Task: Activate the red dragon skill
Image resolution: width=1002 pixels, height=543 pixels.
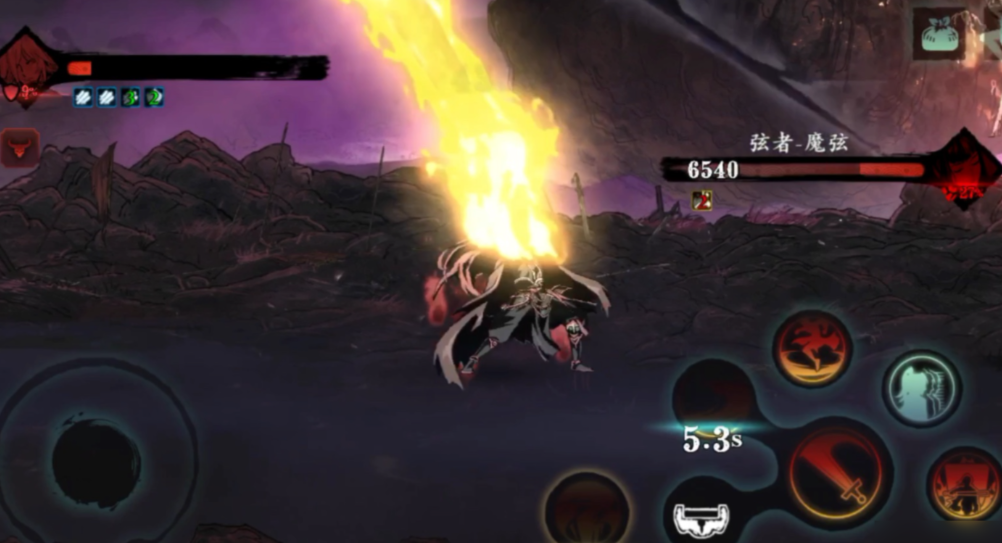Action: tap(812, 348)
